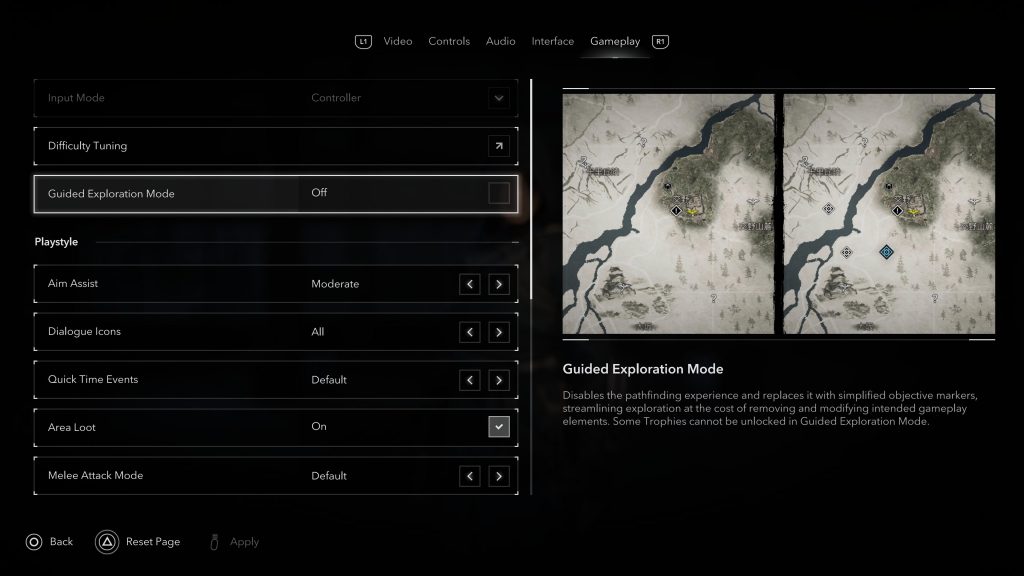The width and height of the screenshot is (1024, 576).
Task: Set Melee Attack Mode to previous option
Action: point(470,476)
